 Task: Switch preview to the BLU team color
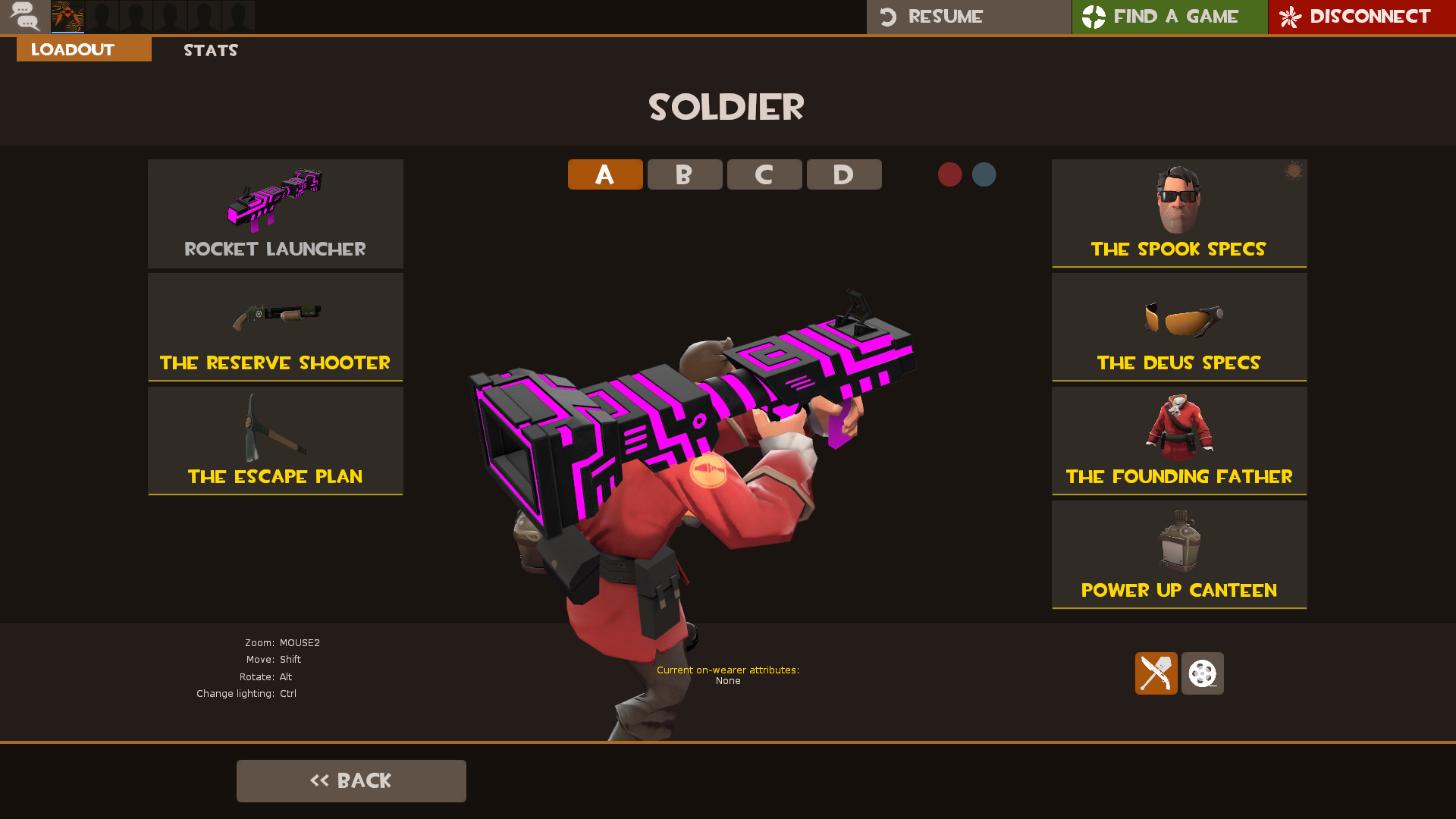(x=984, y=174)
